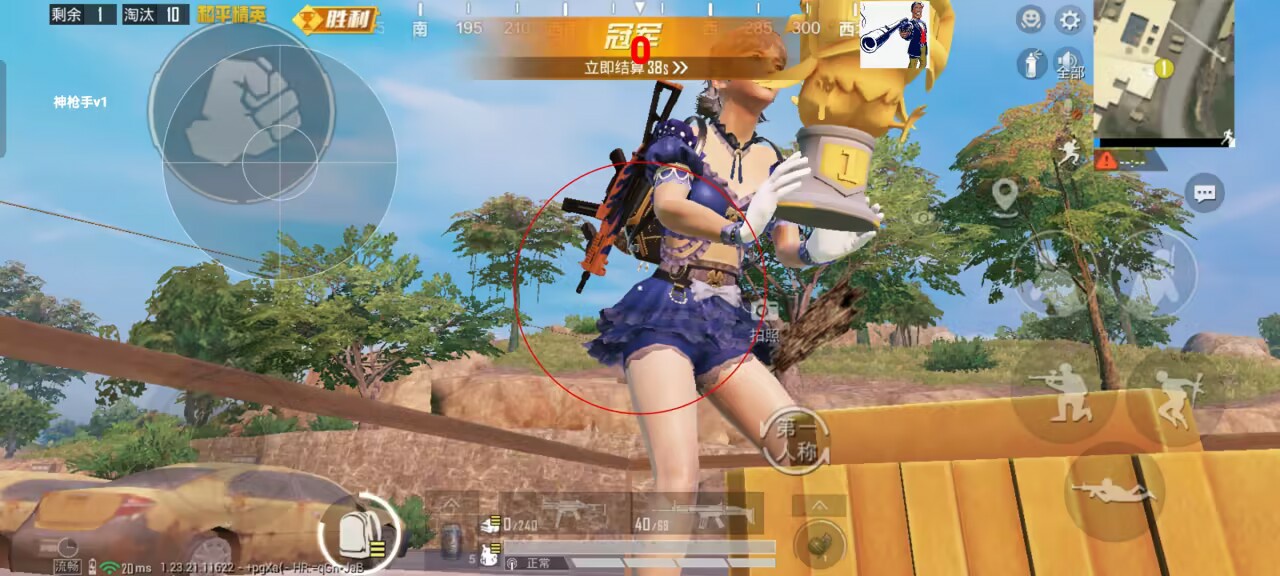Select the submachine gun slot with 0/240 ammo
Viewport: 1280px width, 576px height.
pyautogui.click(x=566, y=513)
